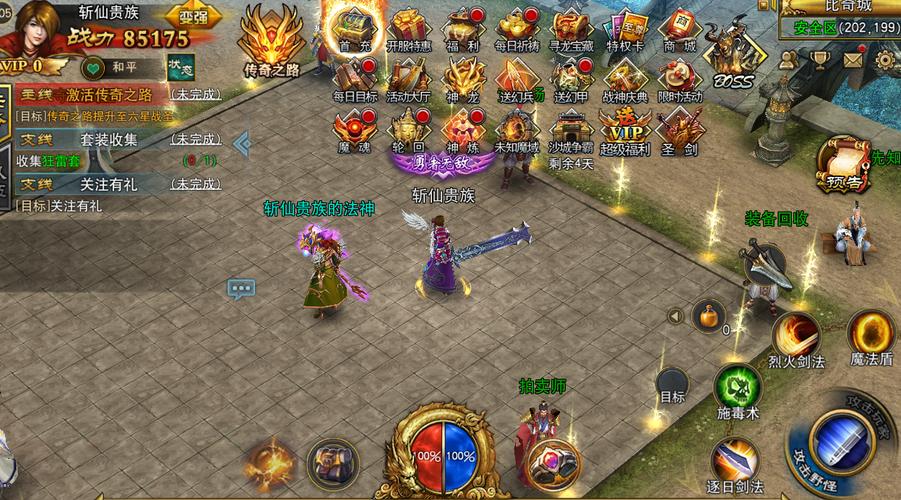Open the 每日目标 daily goals icon
Screen dimensions: 901x500
coord(354,78)
